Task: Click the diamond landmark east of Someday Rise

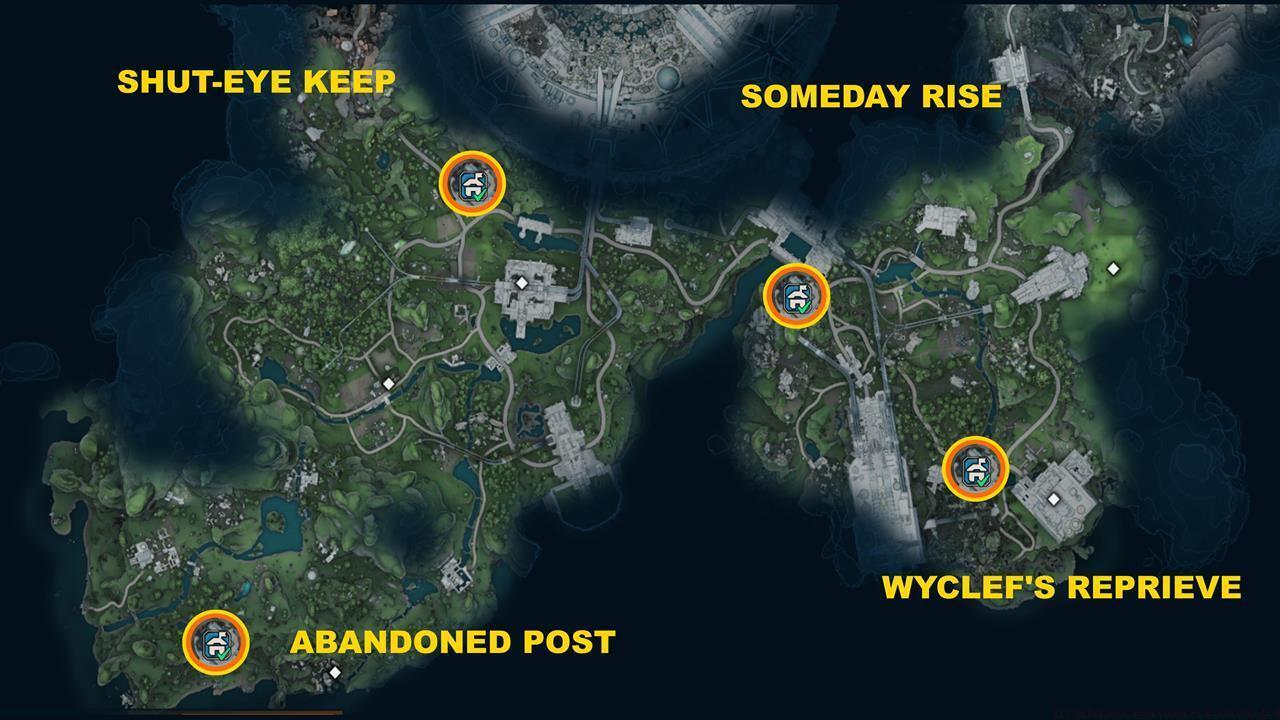Action: pos(1113,267)
